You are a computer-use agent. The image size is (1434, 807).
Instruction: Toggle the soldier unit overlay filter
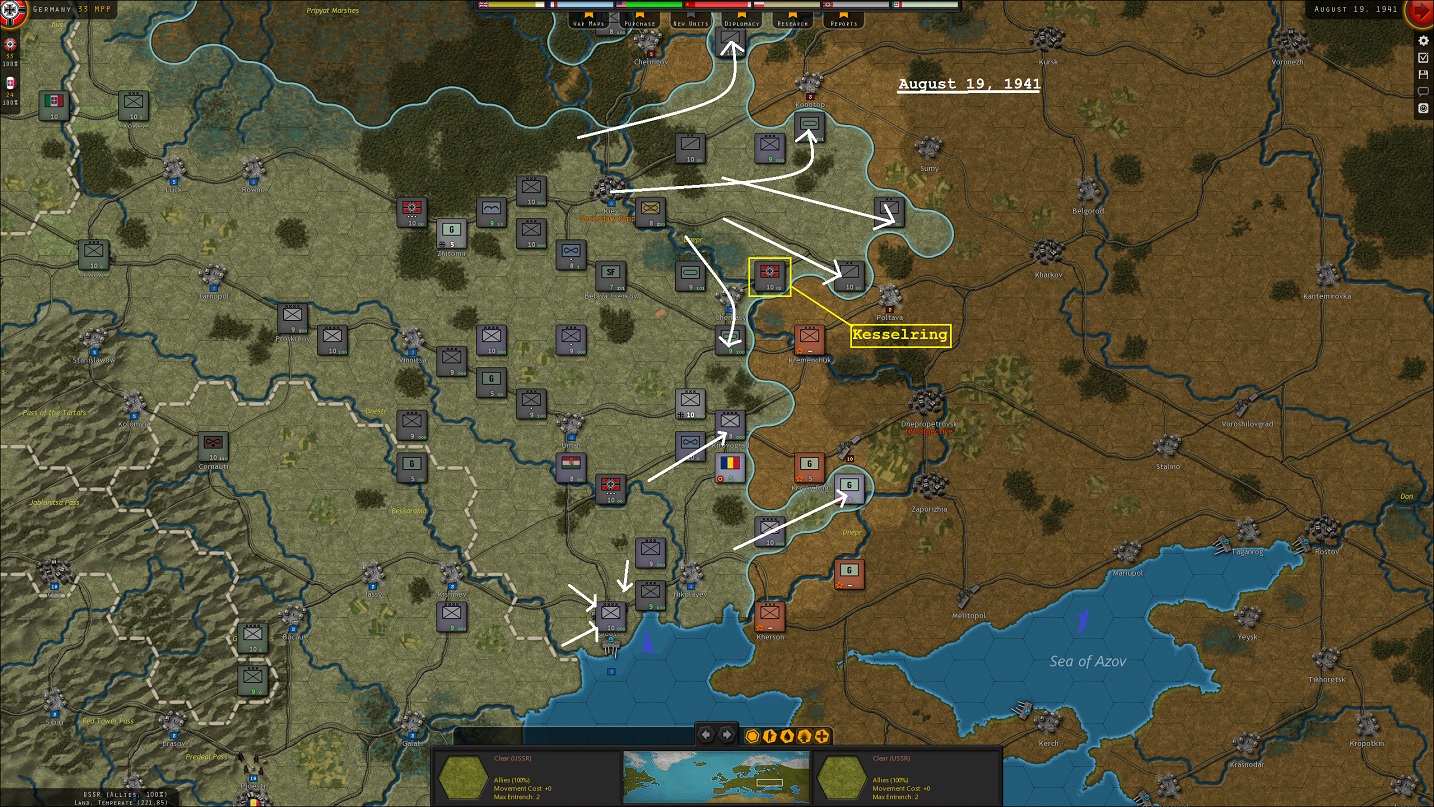(x=770, y=736)
